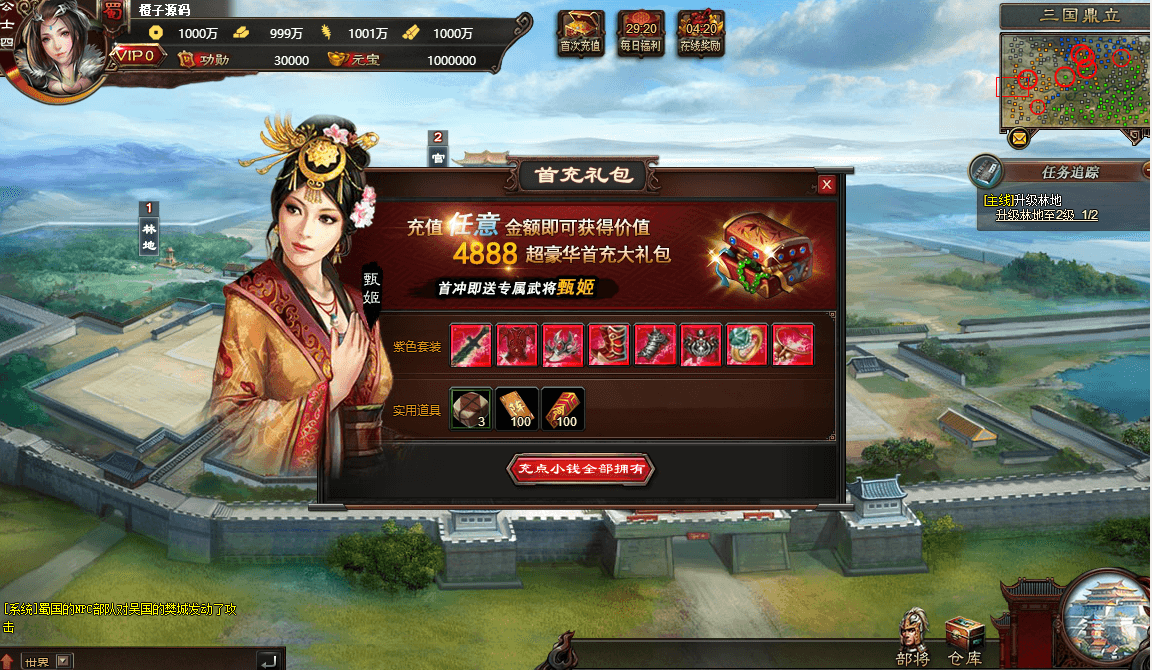Open the 每日福利 daily welfare icon
1152x670 pixels.
[641, 32]
